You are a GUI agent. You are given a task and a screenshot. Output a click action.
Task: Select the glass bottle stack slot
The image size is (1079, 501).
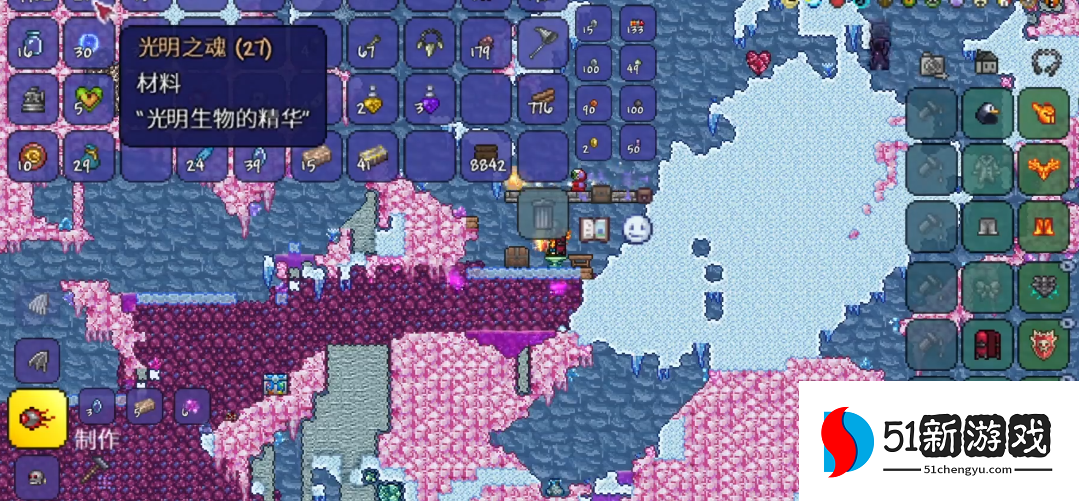coord(33,43)
